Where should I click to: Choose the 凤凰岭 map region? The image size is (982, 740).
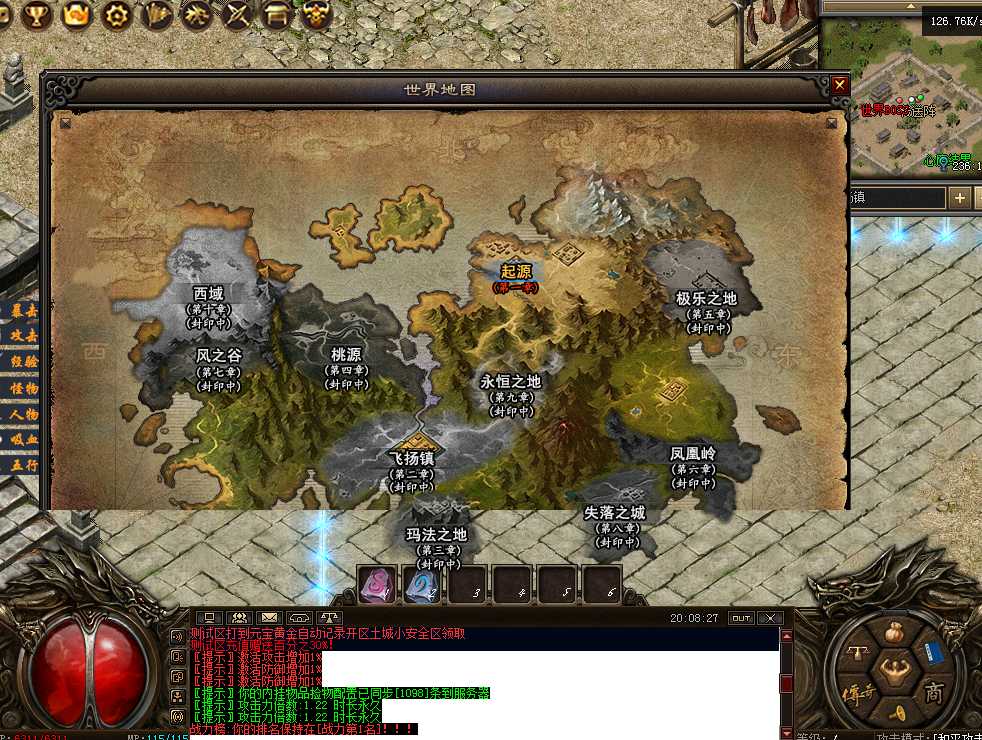point(693,455)
